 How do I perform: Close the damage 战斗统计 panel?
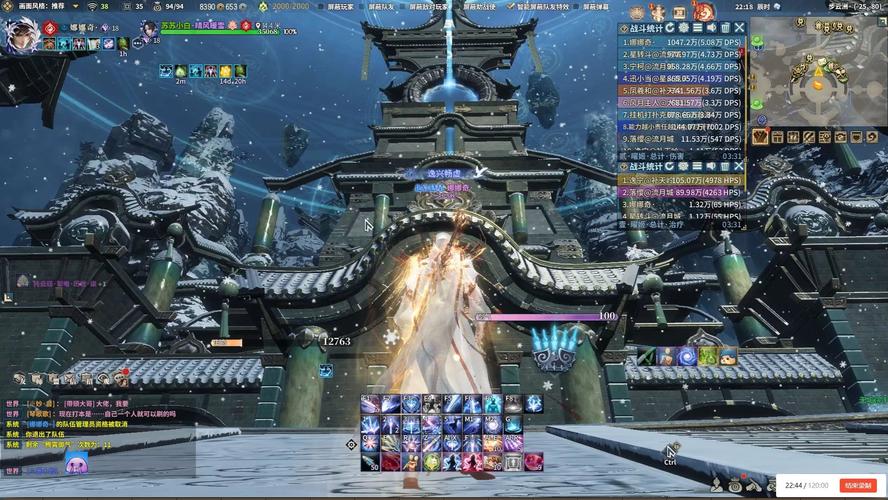pos(739,28)
